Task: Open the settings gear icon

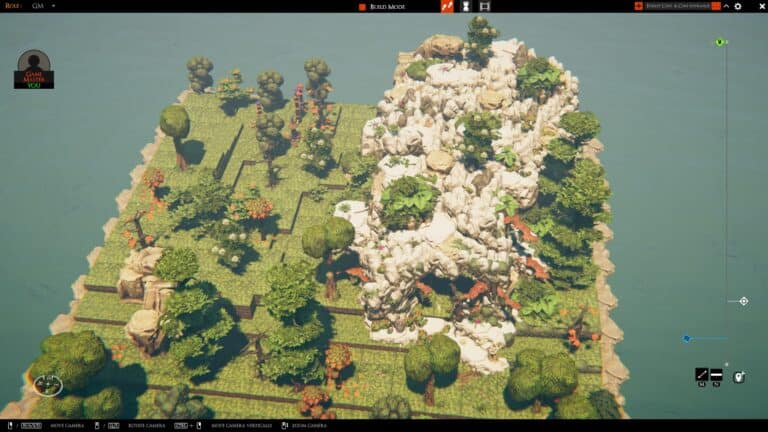Action: point(738,6)
